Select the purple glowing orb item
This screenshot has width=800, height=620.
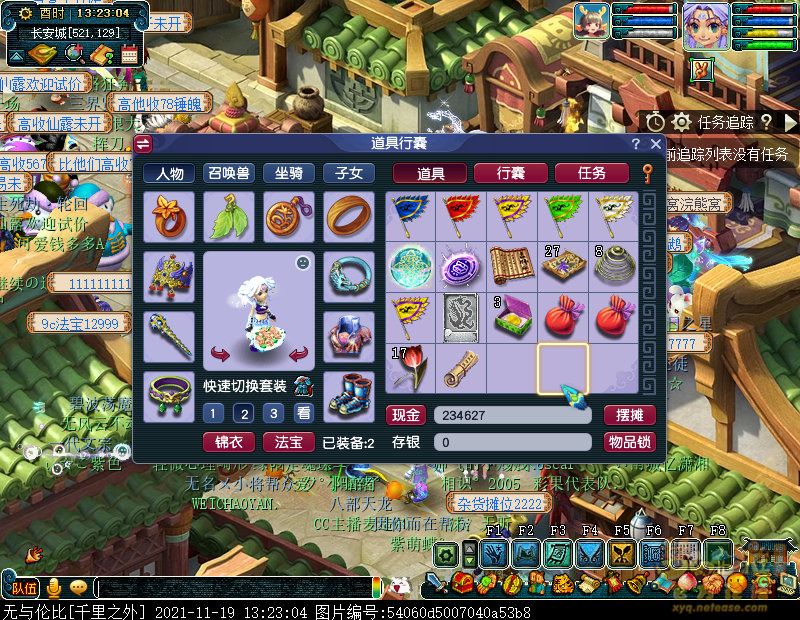pyautogui.click(x=461, y=266)
